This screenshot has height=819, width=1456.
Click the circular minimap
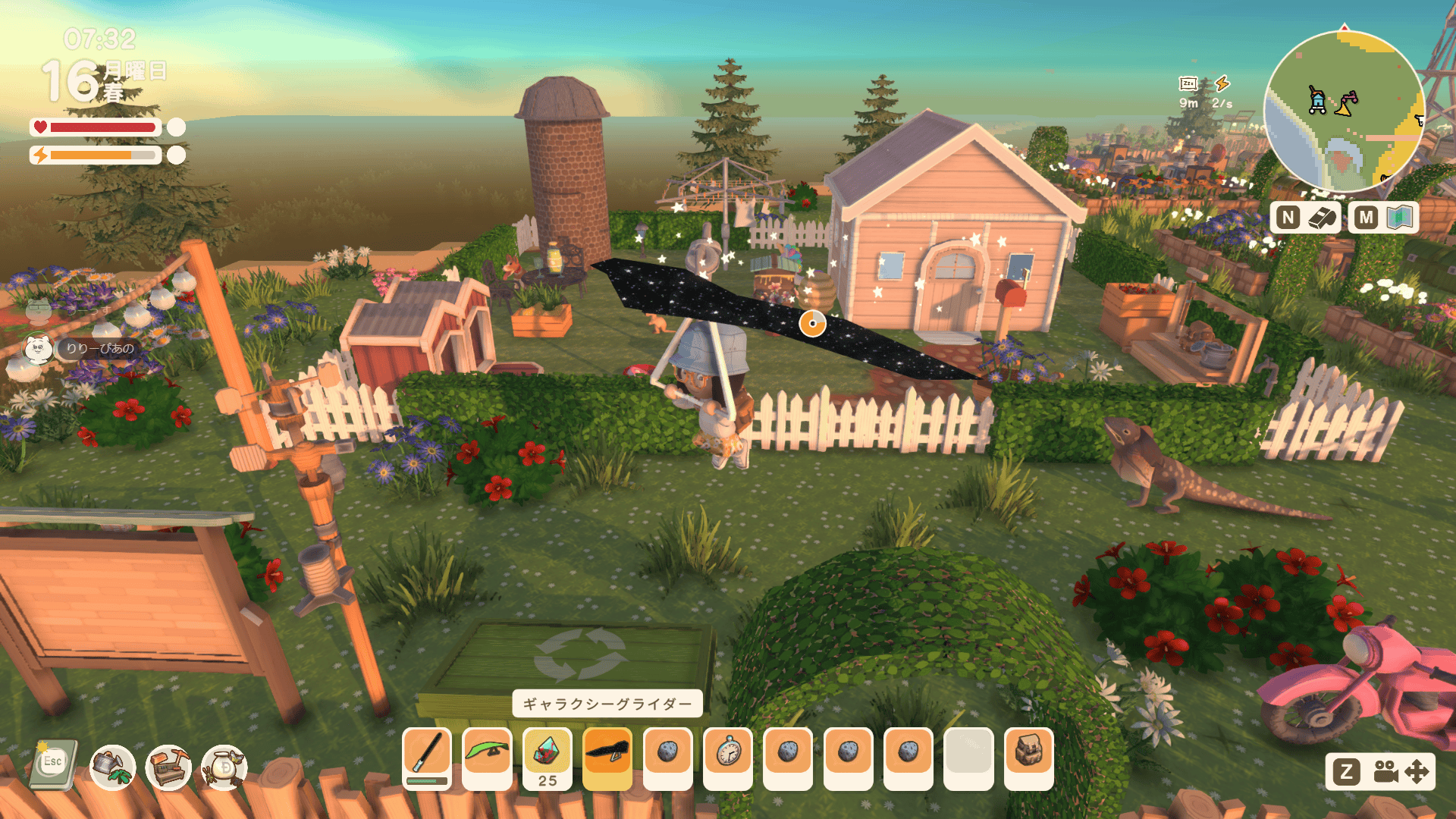[x=1344, y=111]
